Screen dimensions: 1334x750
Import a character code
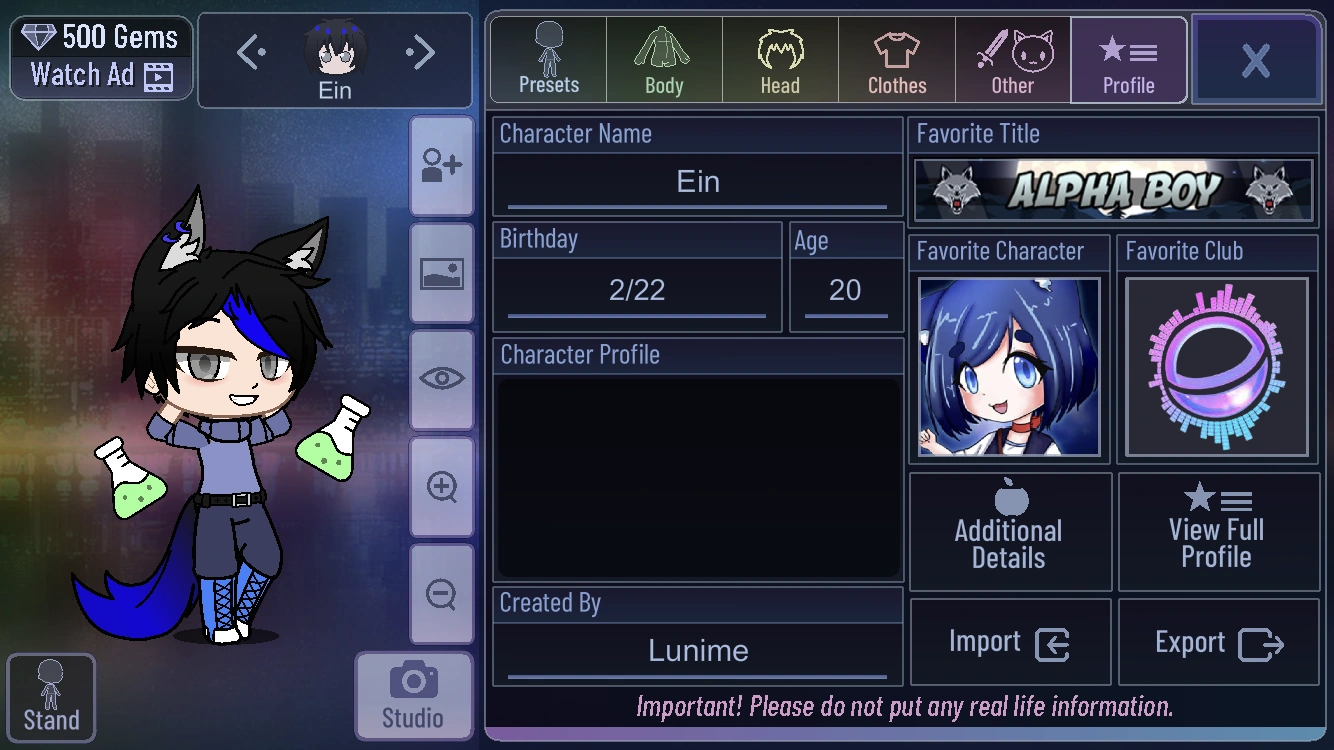[x=1009, y=641]
